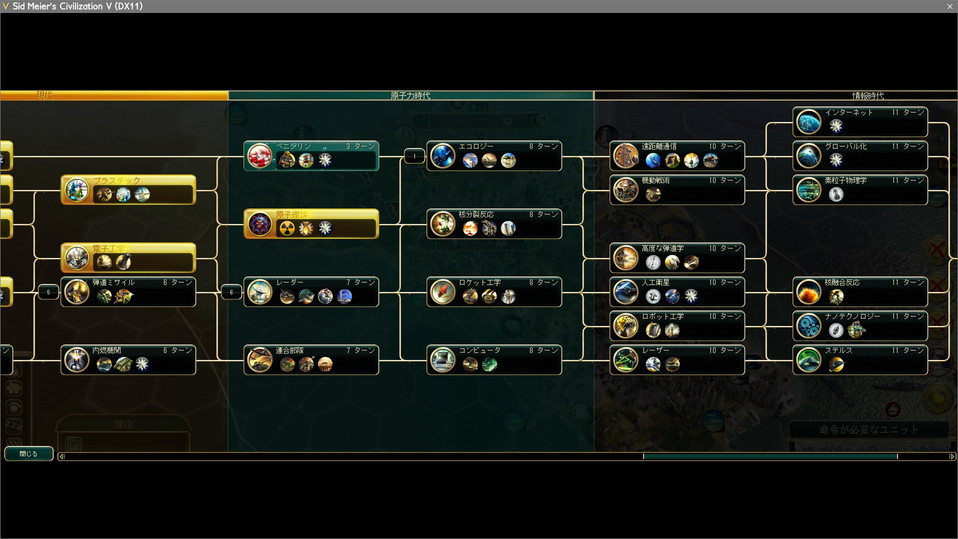Close the tech tree with 閉じる button

click(x=29, y=453)
